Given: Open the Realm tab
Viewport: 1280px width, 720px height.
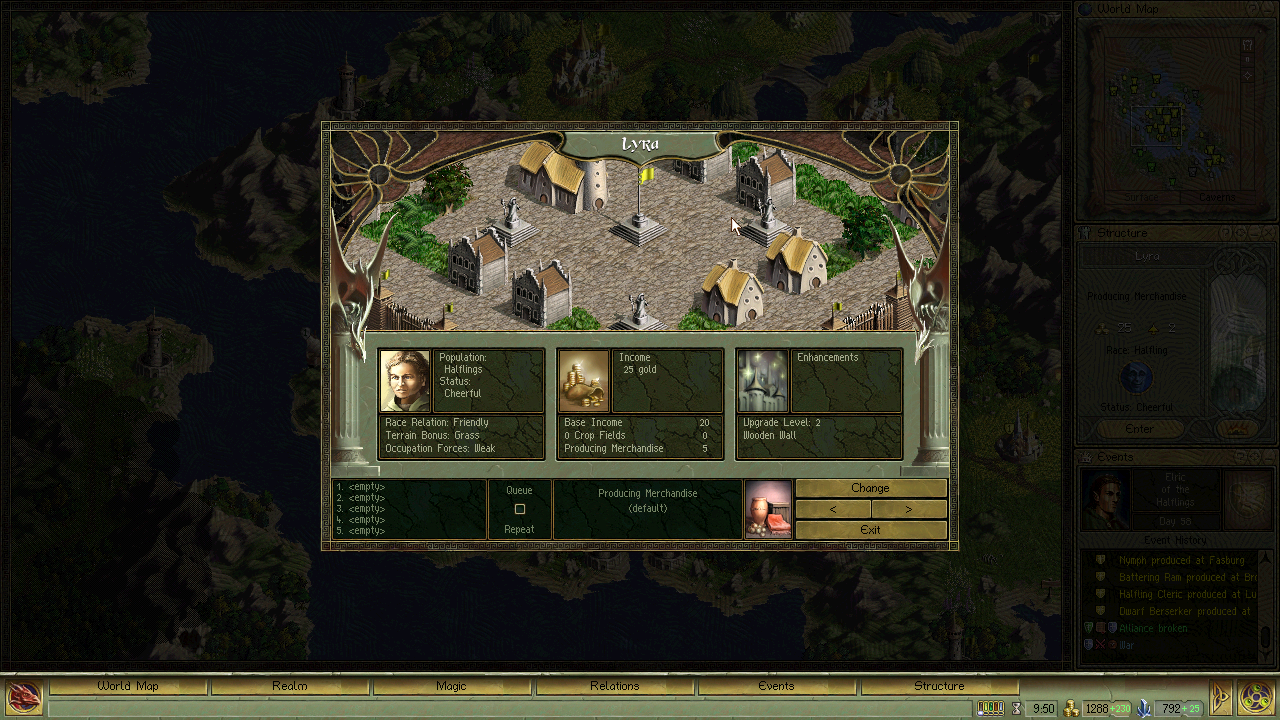Looking at the screenshot, I should (x=290, y=686).
